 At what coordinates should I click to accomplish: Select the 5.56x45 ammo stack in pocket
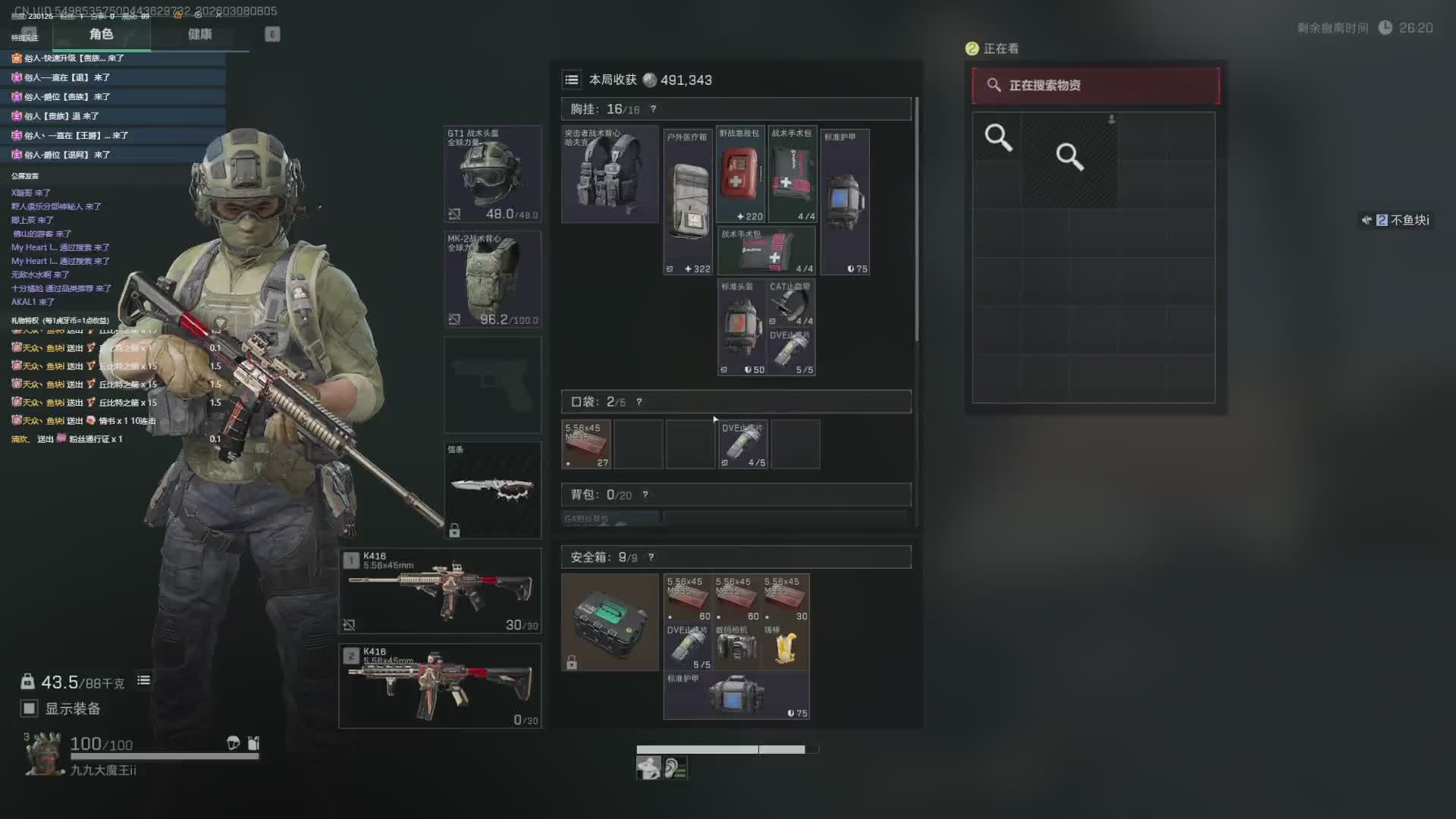point(586,444)
